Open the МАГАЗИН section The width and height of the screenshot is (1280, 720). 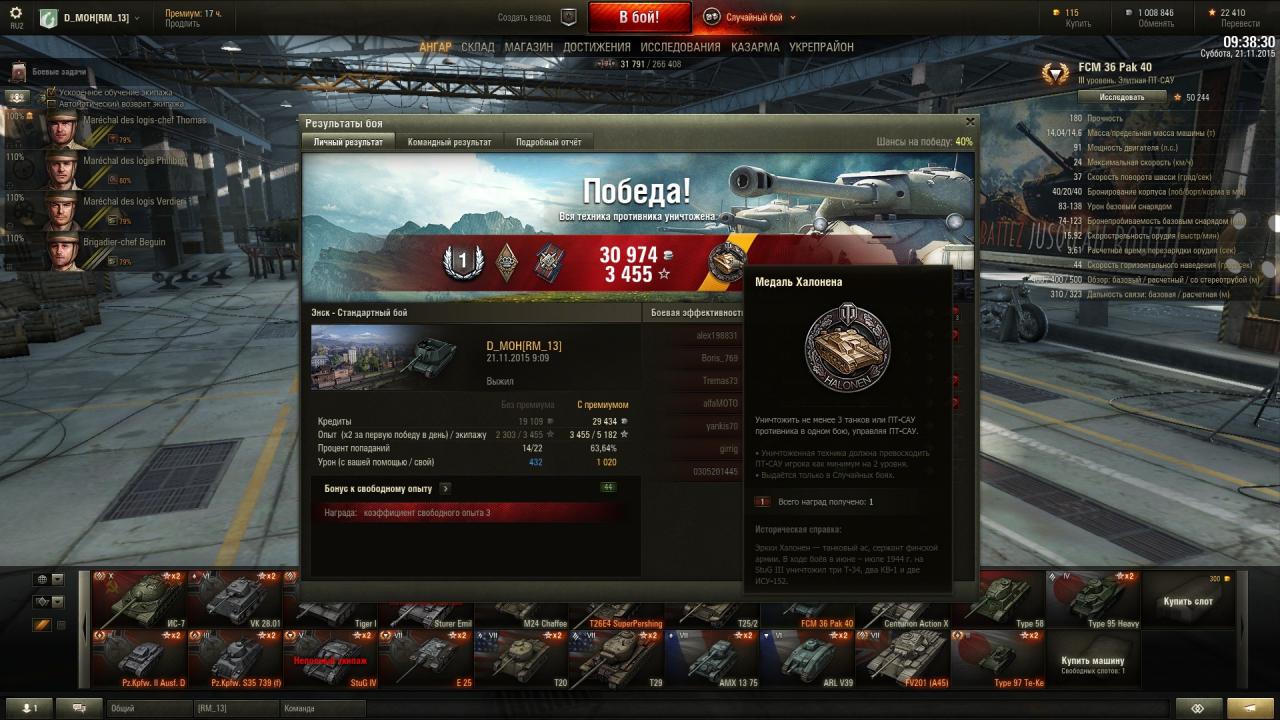pos(528,47)
